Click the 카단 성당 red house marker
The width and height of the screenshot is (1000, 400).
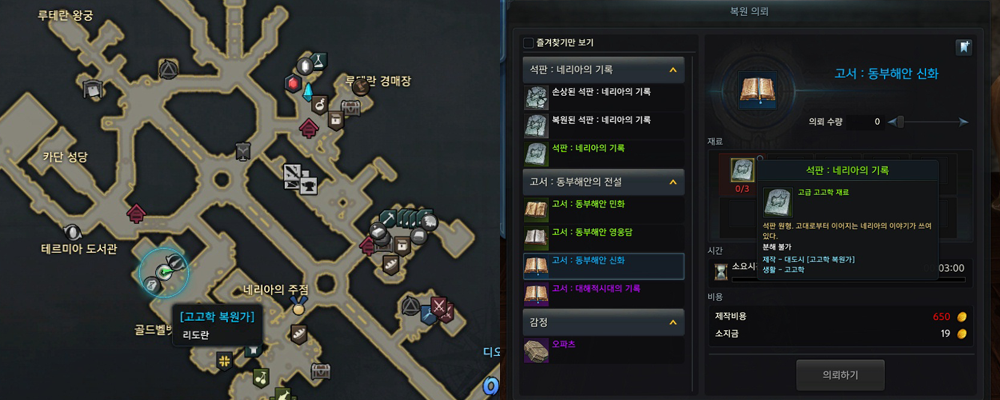coord(136,212)
